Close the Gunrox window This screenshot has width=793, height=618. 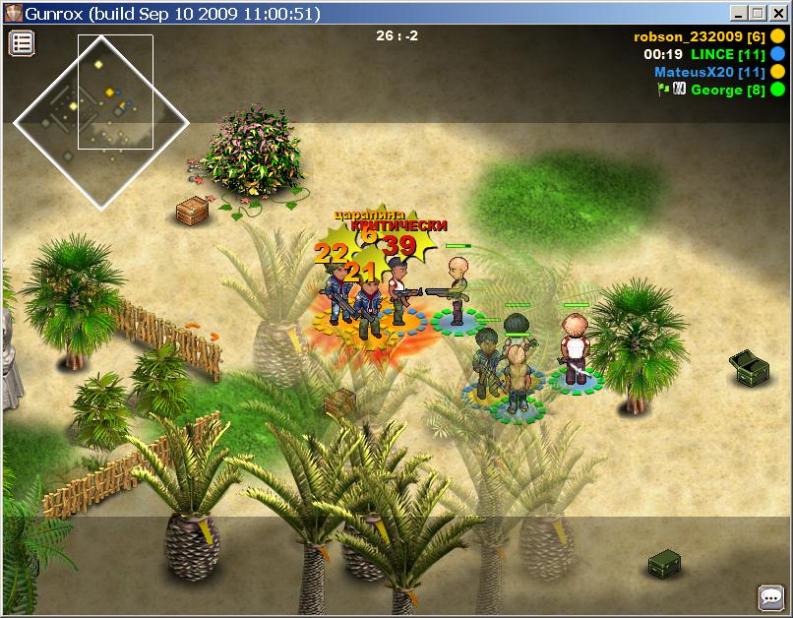(x=776, y=13)
